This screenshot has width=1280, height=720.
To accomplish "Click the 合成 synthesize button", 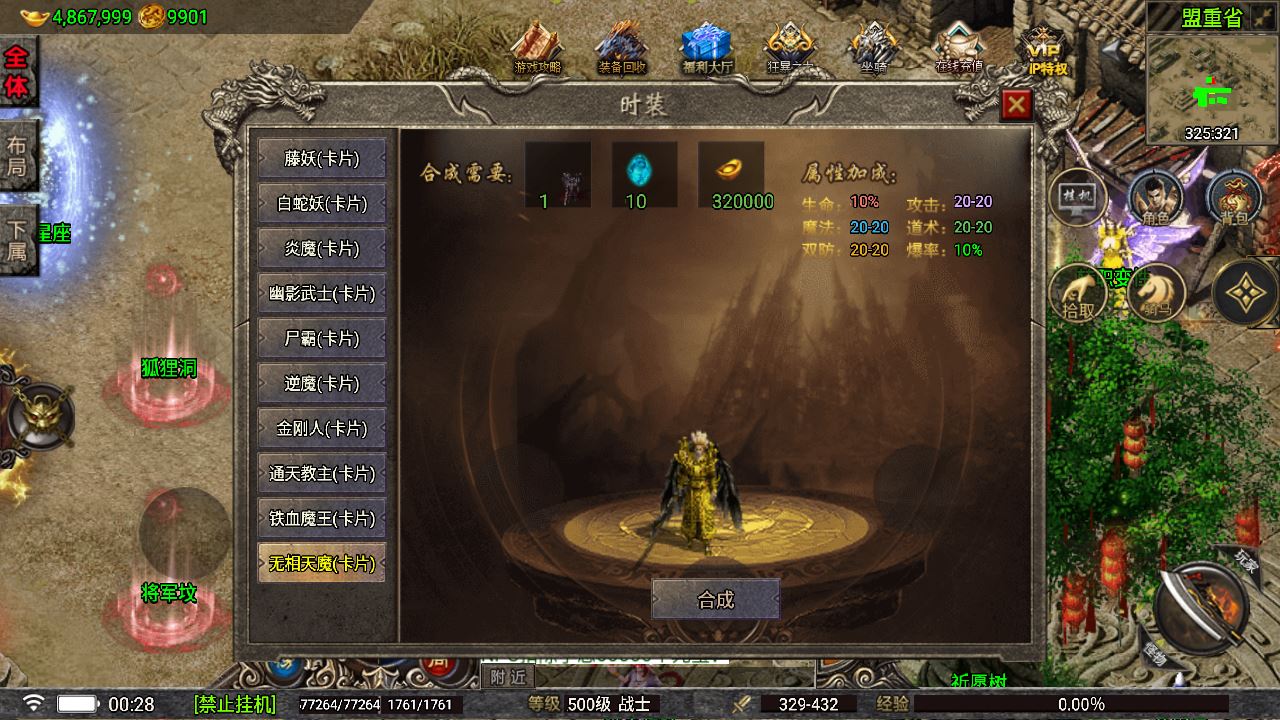I will 715,599.
